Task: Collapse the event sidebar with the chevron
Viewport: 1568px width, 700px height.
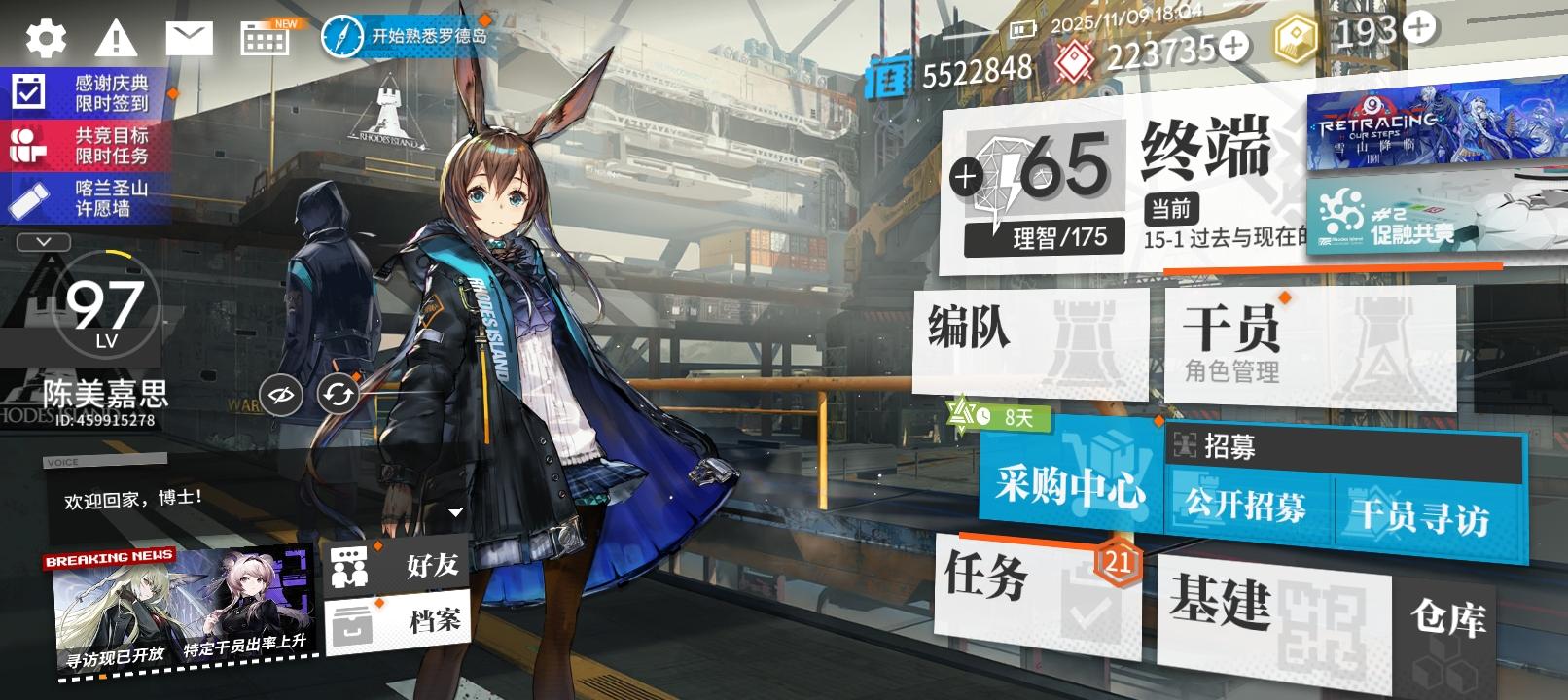Action: [x=41, y=242]
